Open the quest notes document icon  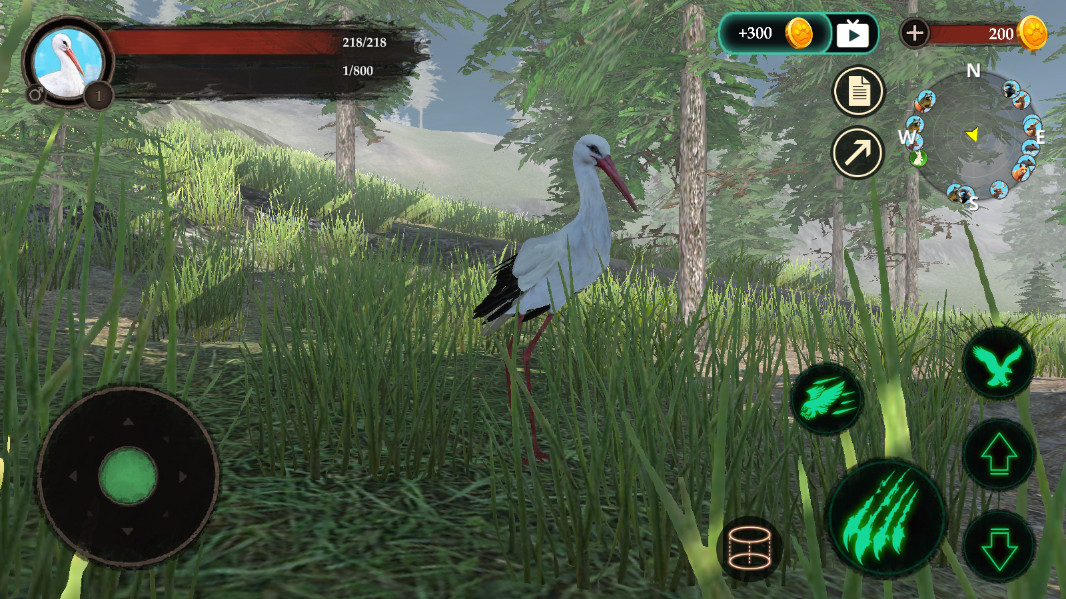point(858,93)
